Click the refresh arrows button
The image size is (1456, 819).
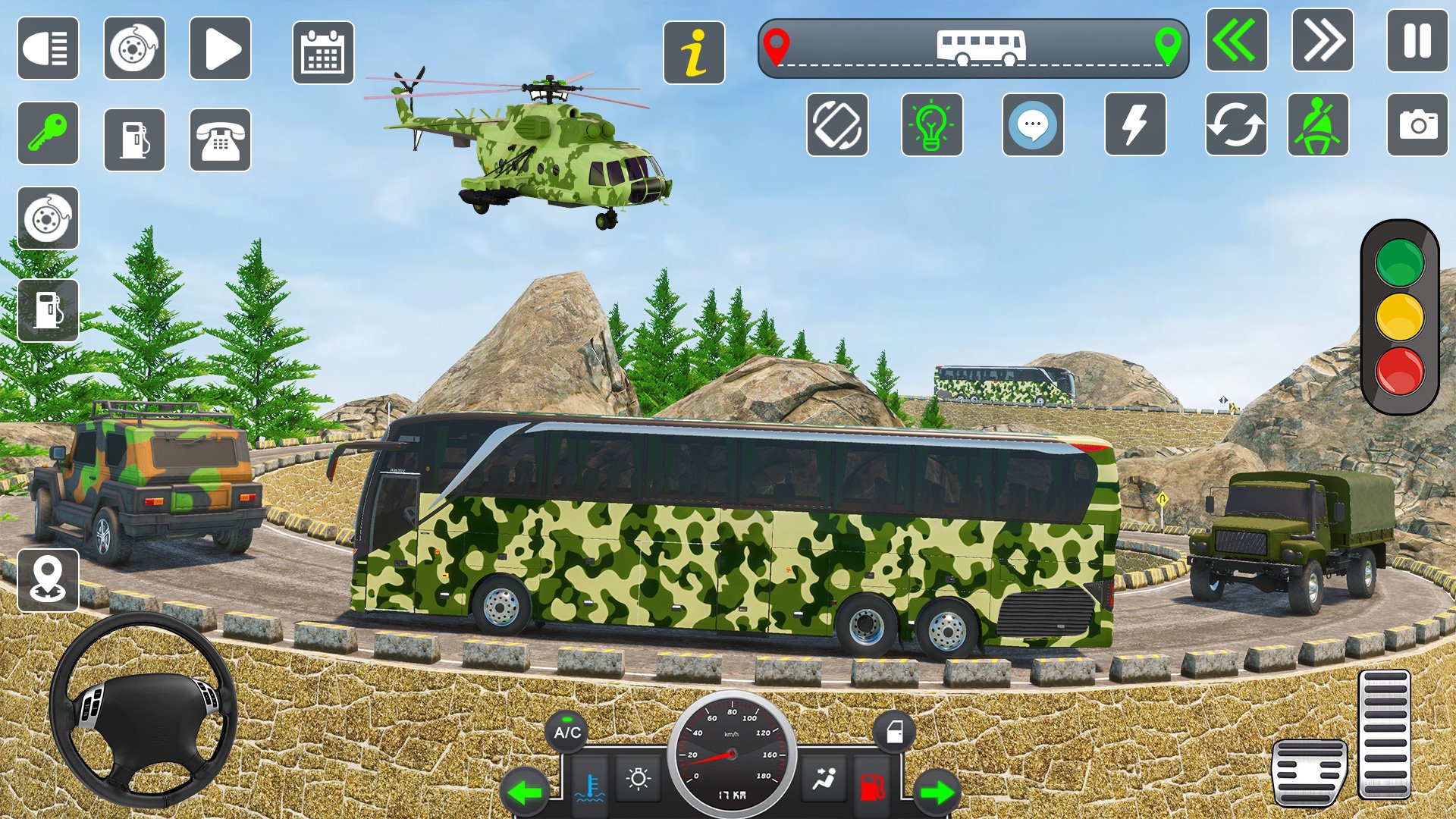click(1236, 125)
